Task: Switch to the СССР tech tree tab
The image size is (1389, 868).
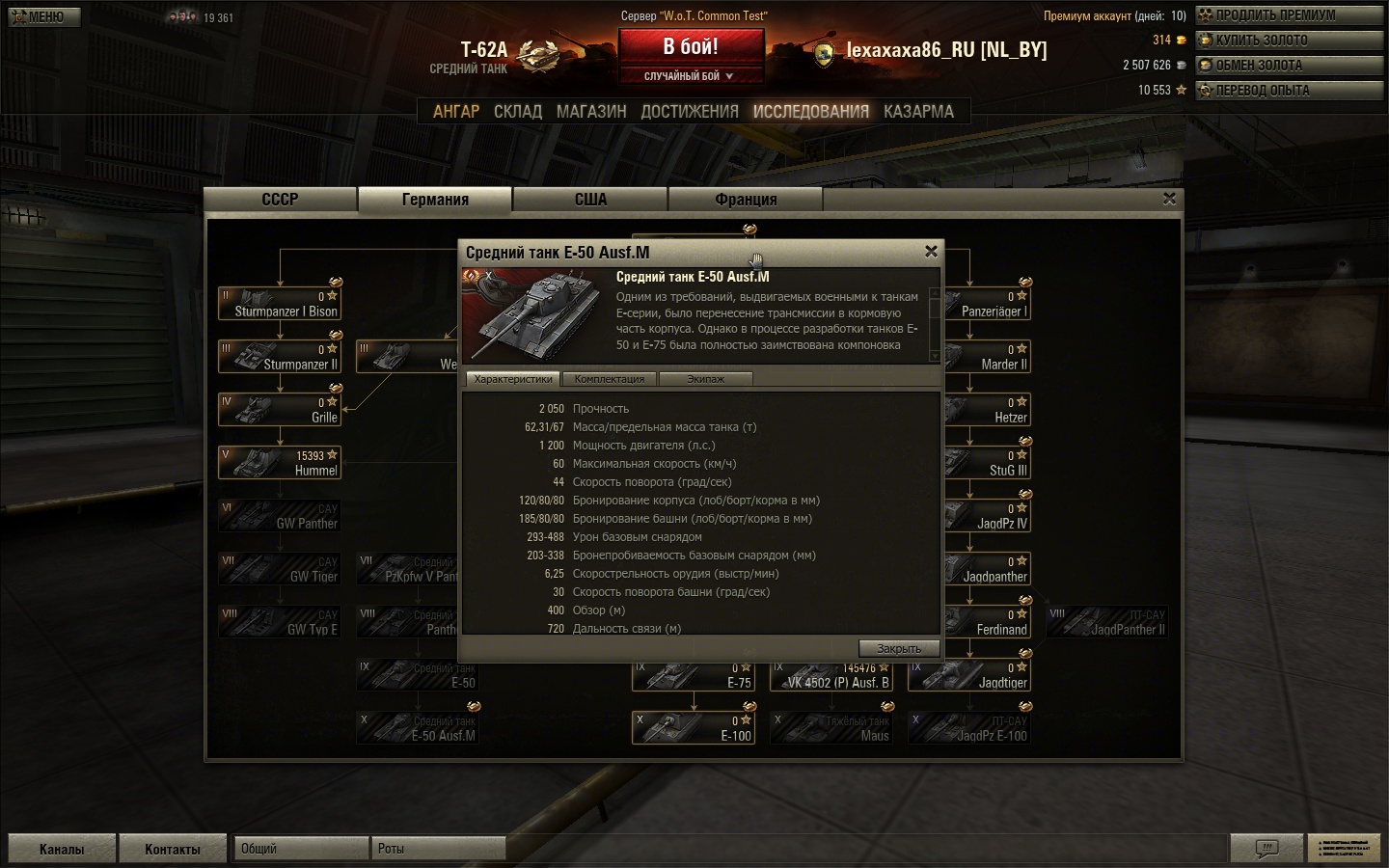Action: click(280, 200)
